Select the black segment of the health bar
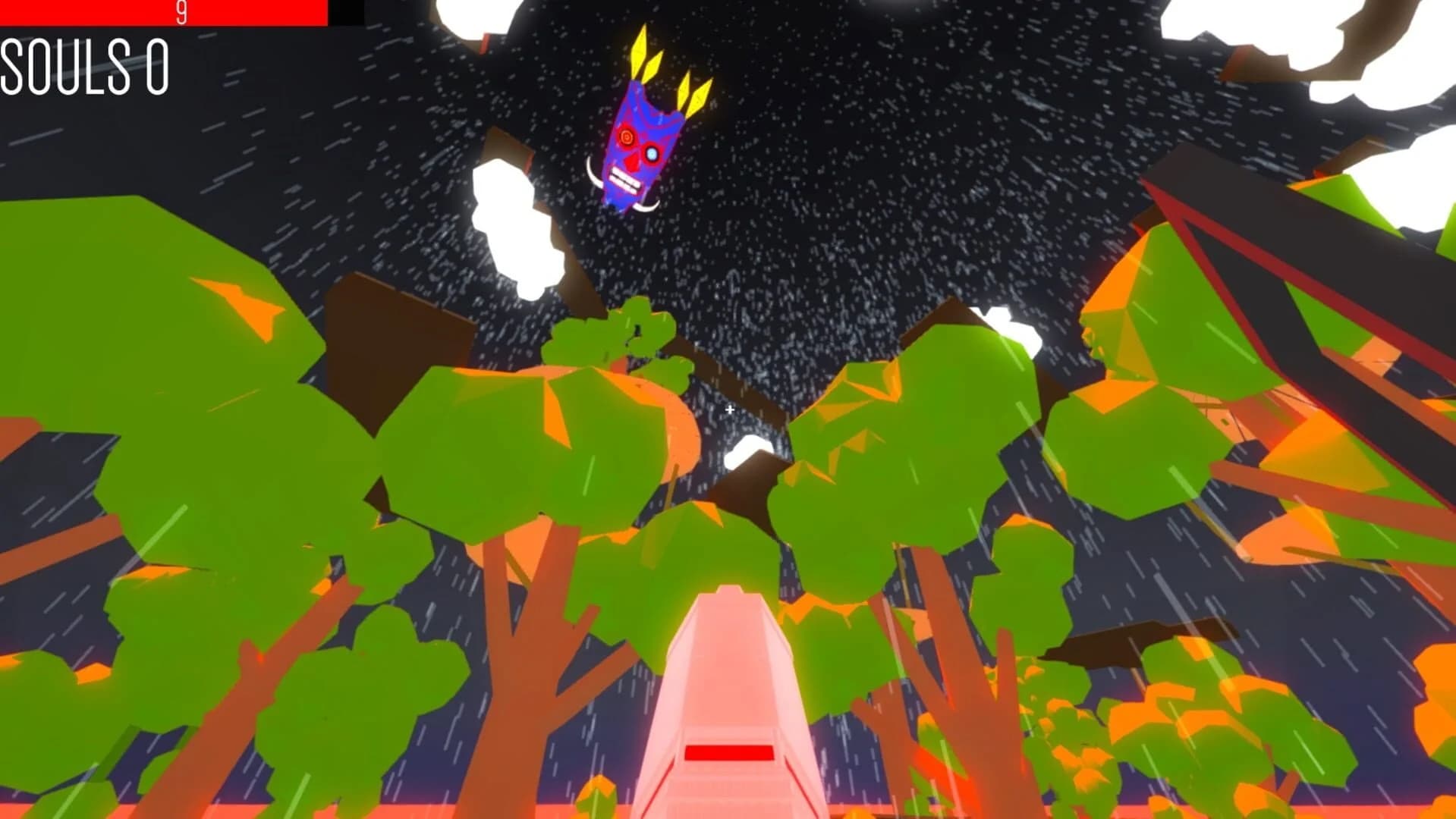 345,11
